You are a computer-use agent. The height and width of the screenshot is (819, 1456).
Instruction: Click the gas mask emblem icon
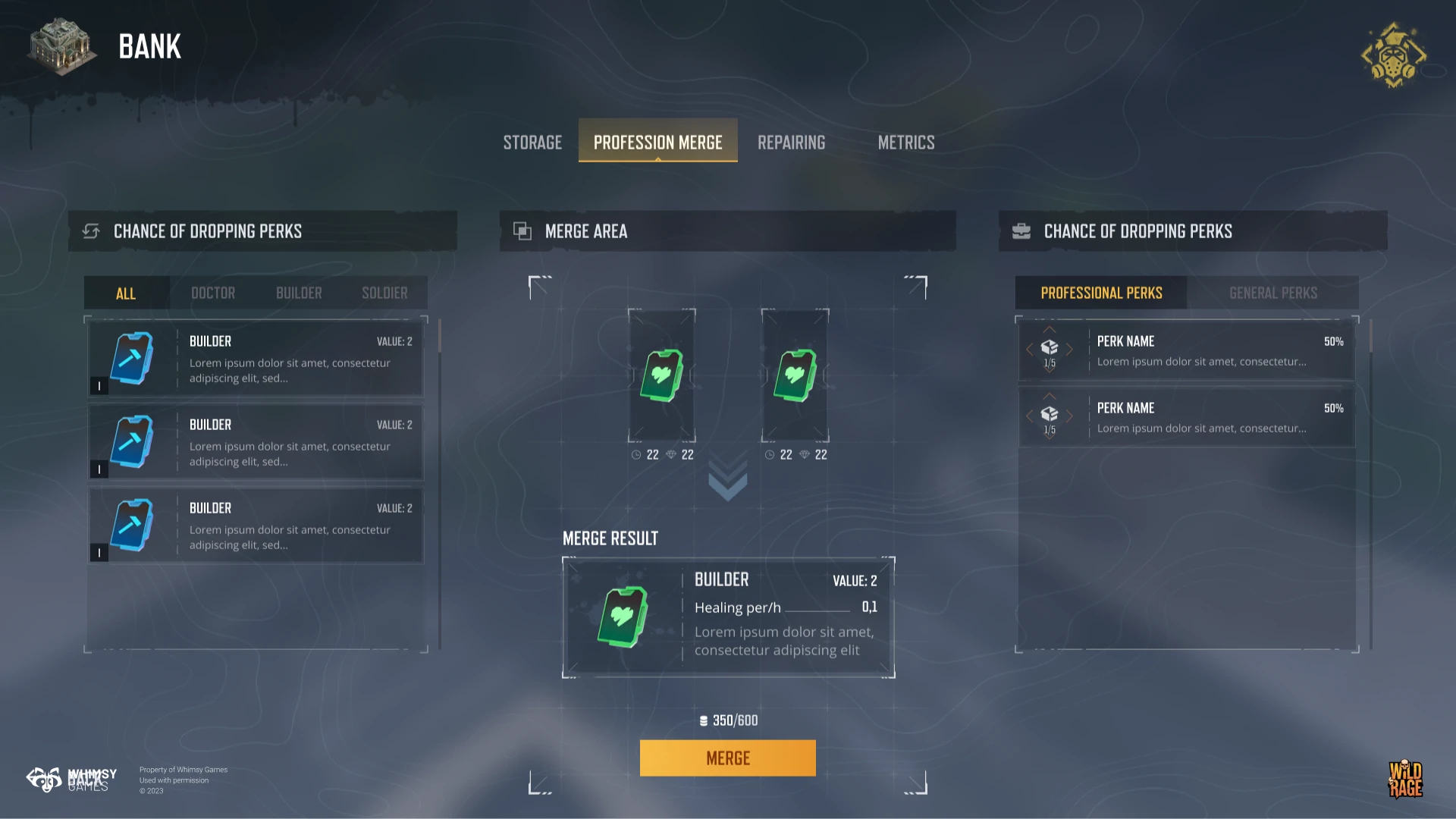[x=1393, y=55]
